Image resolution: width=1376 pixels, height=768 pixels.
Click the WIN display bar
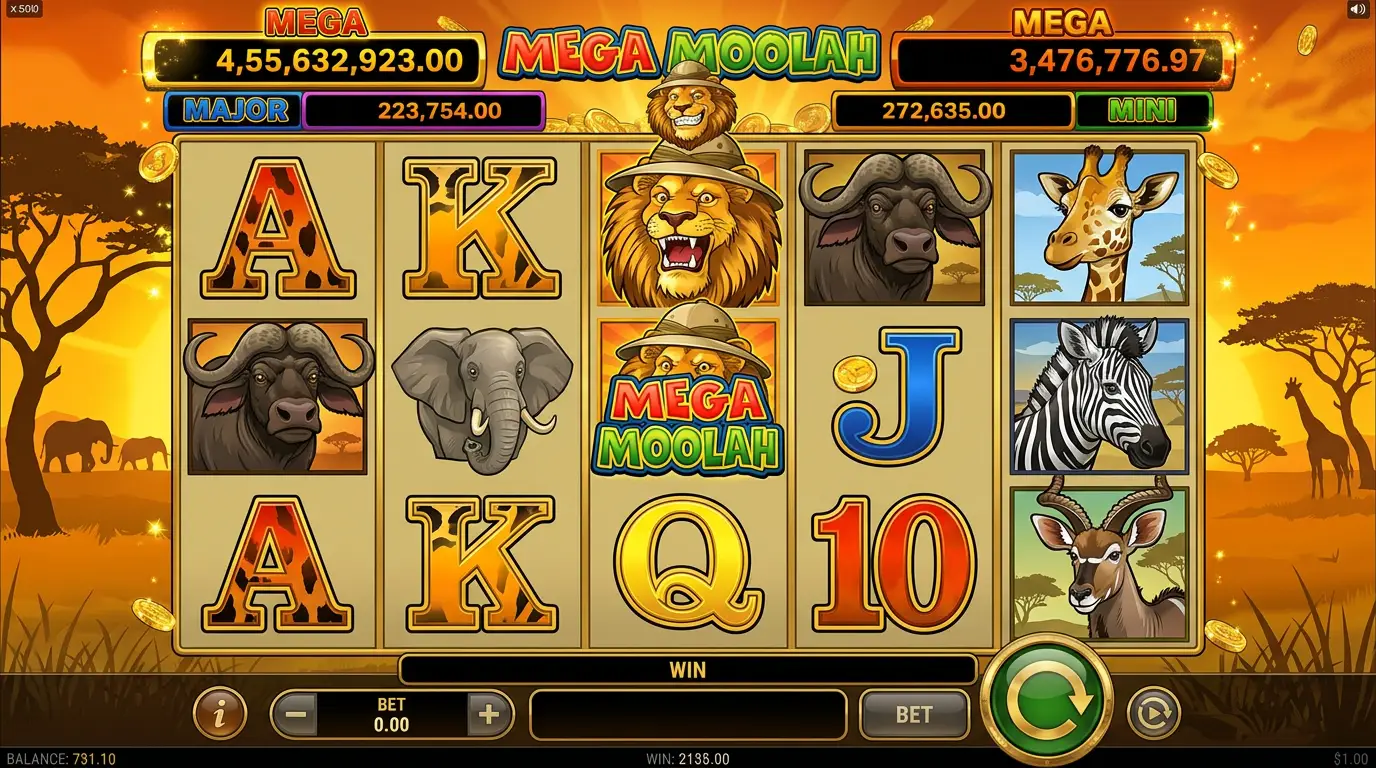point(690,670)
